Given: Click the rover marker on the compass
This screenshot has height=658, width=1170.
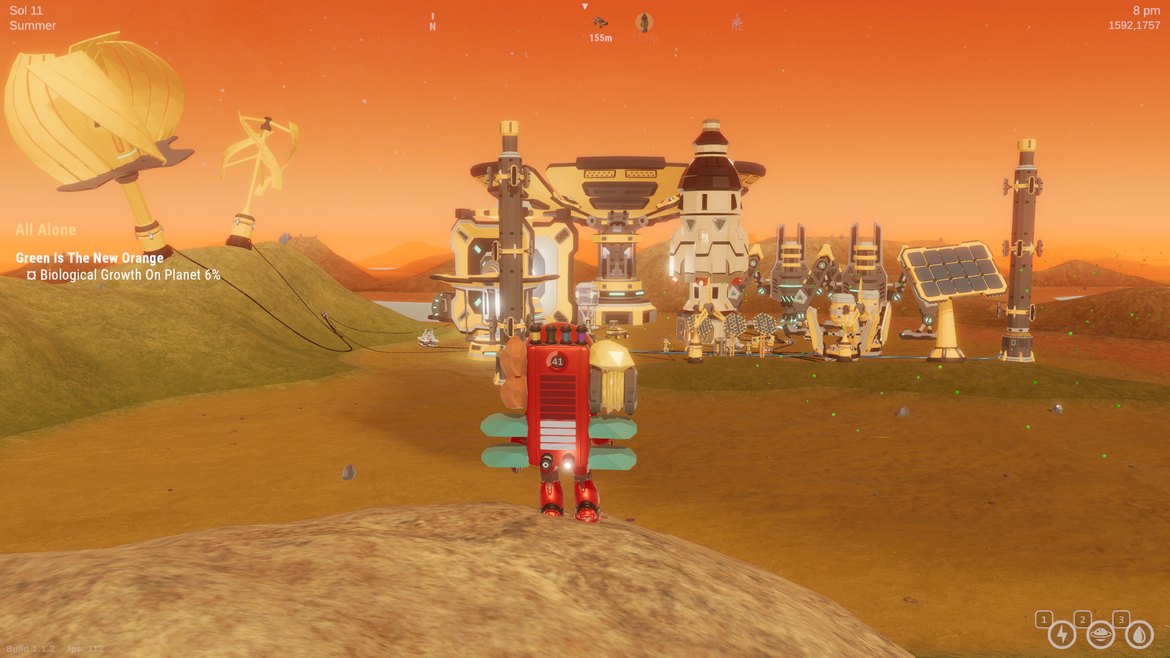Looking at the screenshot, I should (x=600, y=23).
